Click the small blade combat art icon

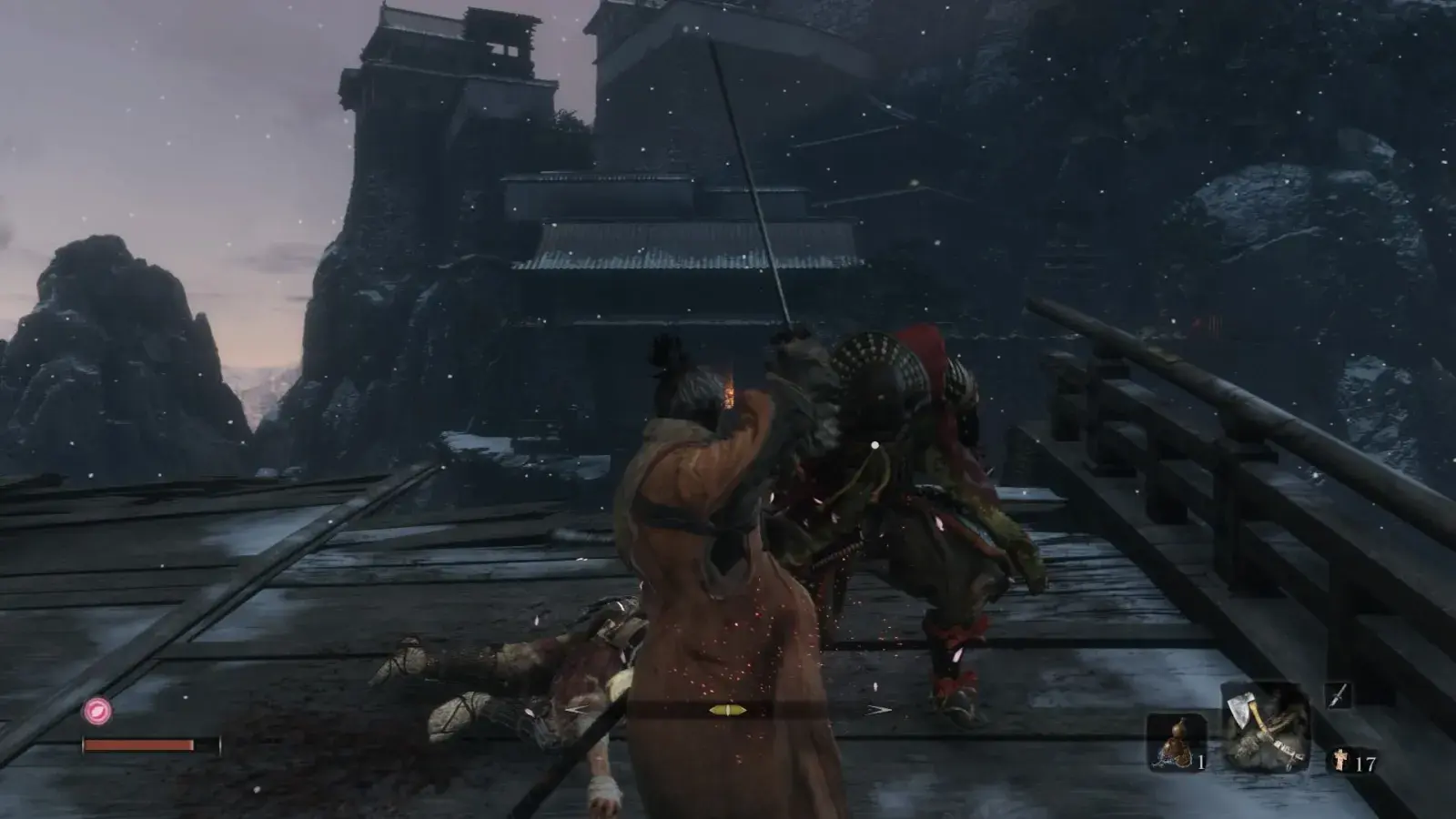click(1337, 696)
